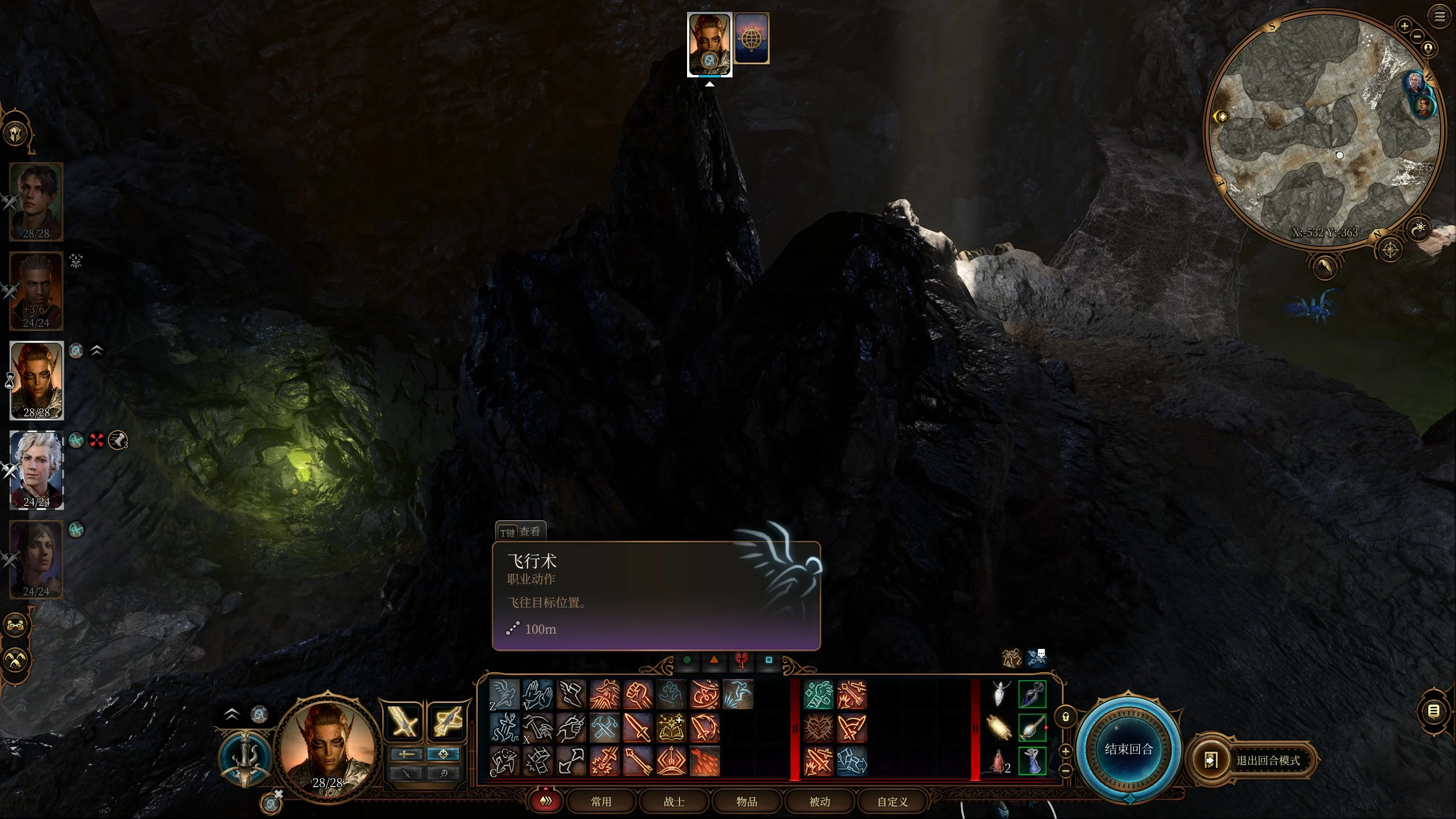Zoom out the minimap with minus button

tap(1417, 36)
